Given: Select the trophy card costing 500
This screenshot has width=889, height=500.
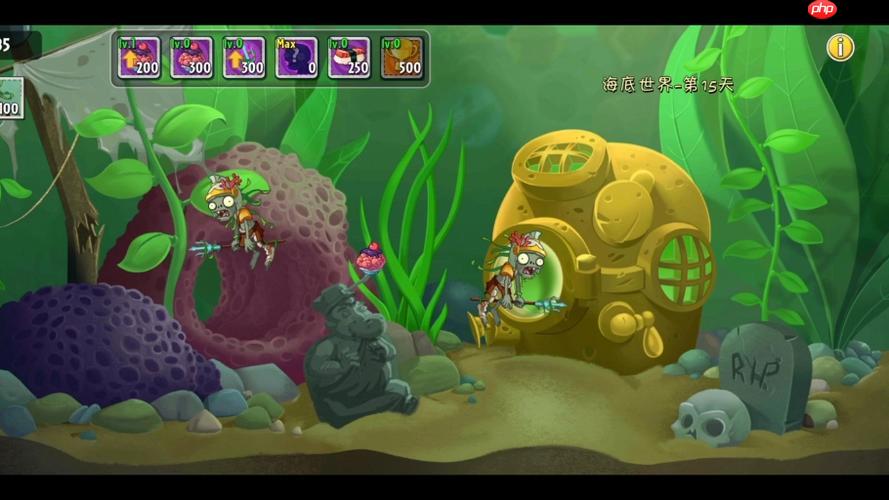Looking at the screenshot, I should tap(401, 58).
